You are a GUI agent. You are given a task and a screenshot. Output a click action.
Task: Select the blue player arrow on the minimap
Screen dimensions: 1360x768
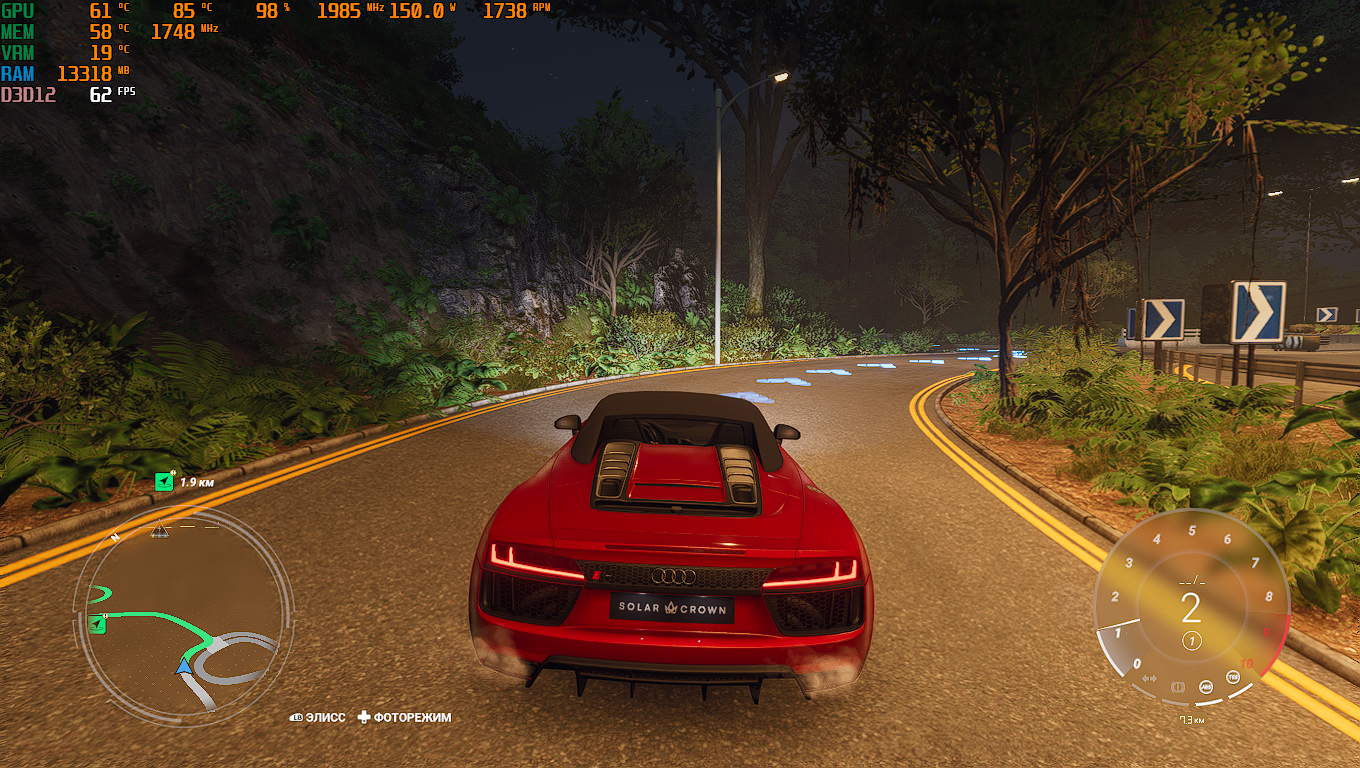coord(184,665)
